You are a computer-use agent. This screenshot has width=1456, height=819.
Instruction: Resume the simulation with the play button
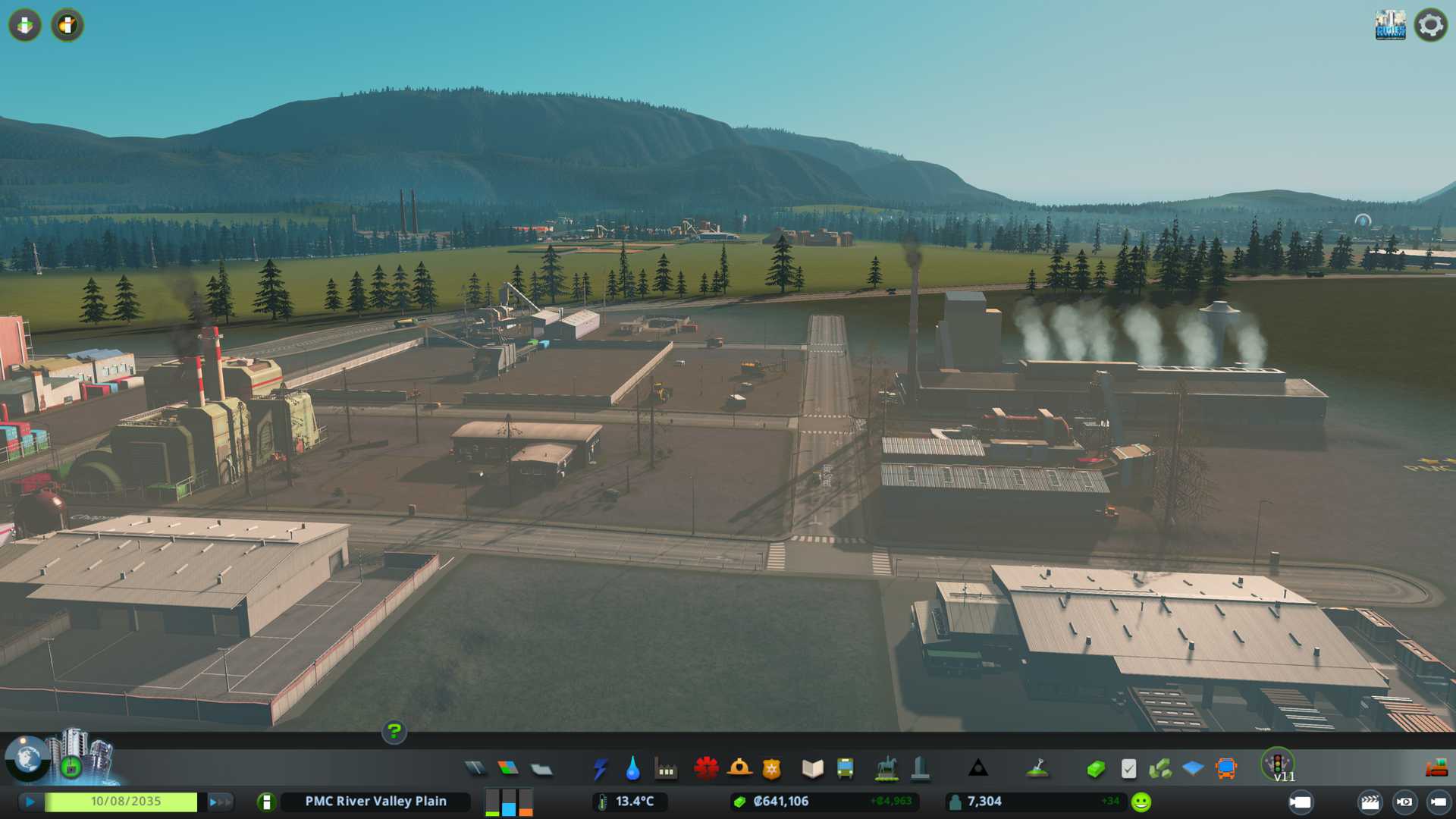click(x=30, y=802)
